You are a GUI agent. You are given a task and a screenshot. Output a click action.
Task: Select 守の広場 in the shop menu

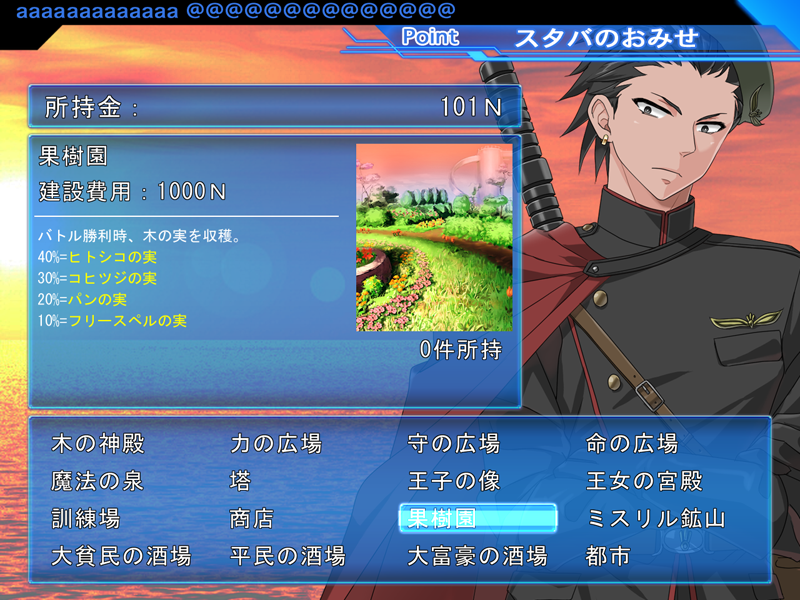coord(454,443)
